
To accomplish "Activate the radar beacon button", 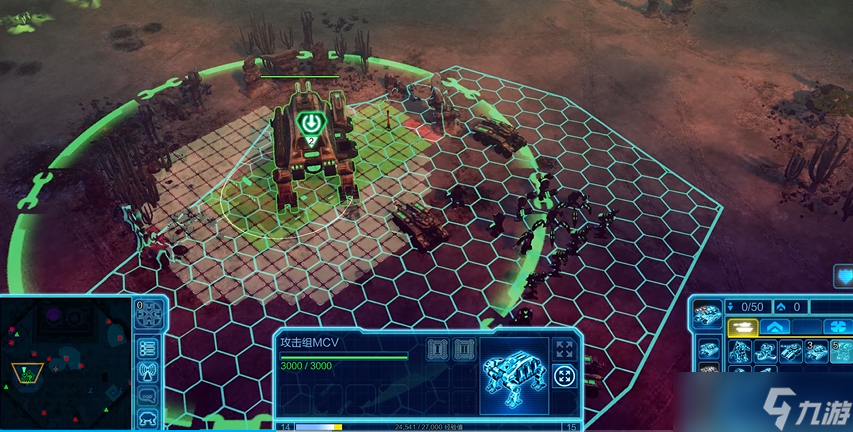I will (148, 372).
